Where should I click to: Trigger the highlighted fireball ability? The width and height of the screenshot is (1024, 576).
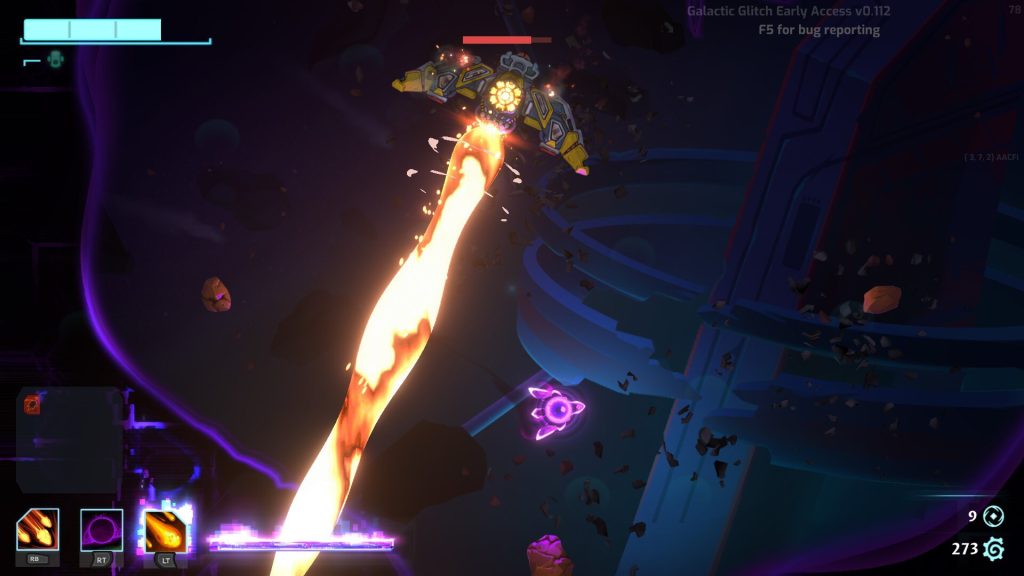(x=164, y=531)
